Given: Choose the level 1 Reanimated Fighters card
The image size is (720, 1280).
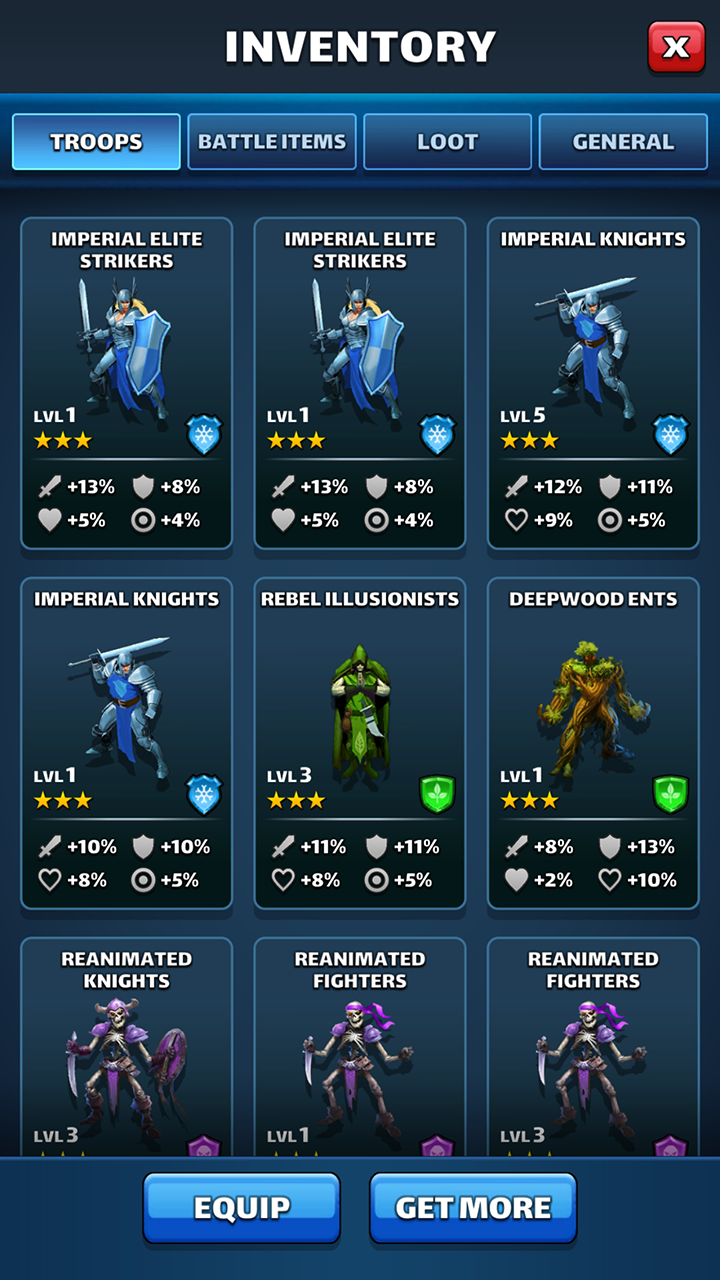Looking at the screenshot, I should 360,1045.
